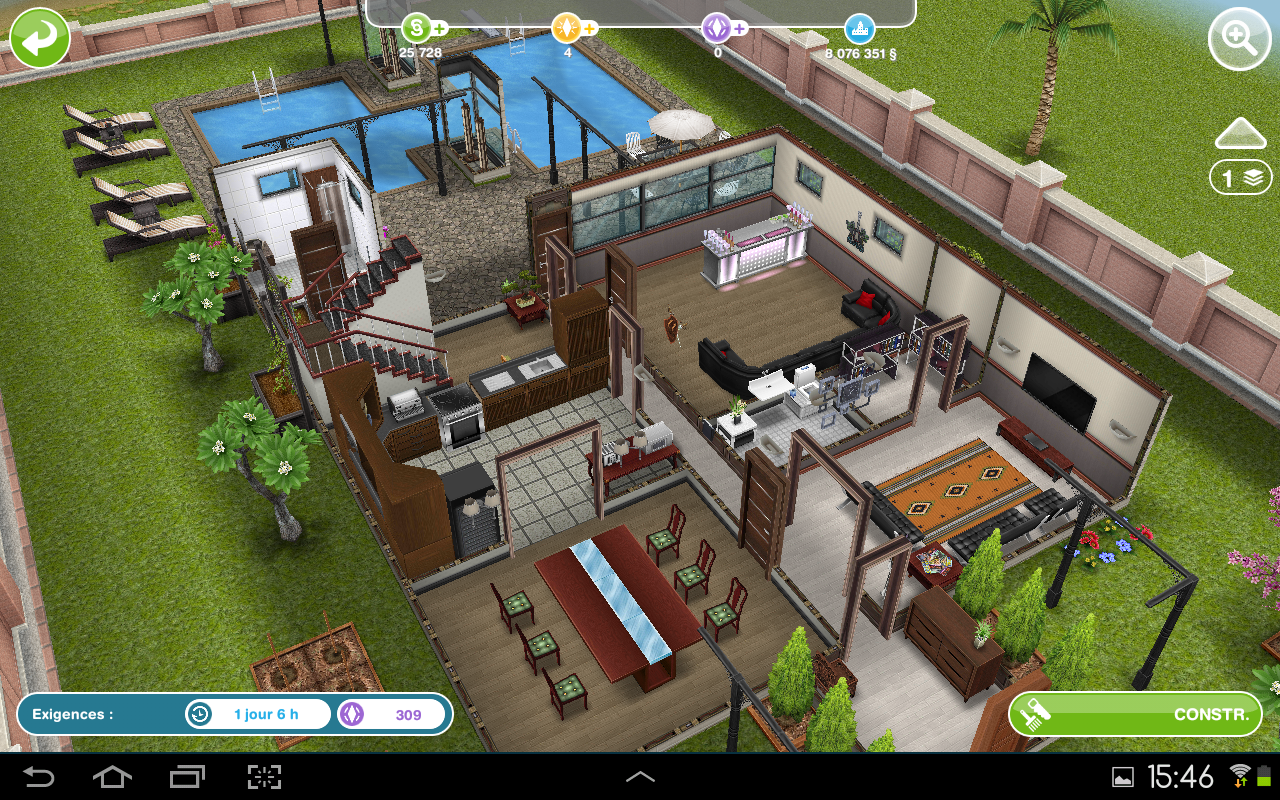Tap the Android back navigation button

39,777
